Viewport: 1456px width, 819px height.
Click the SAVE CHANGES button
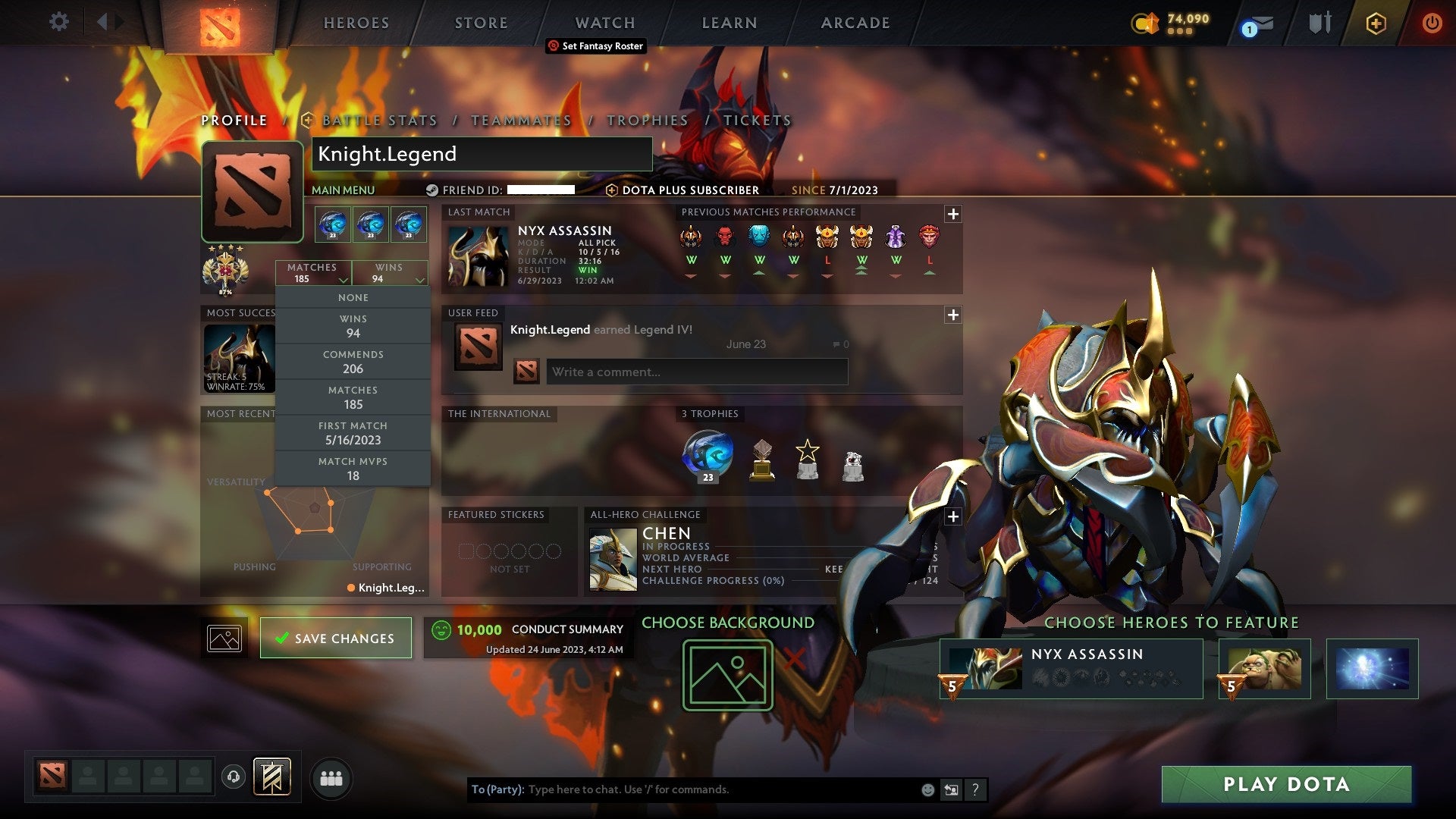tap(336, 638)
